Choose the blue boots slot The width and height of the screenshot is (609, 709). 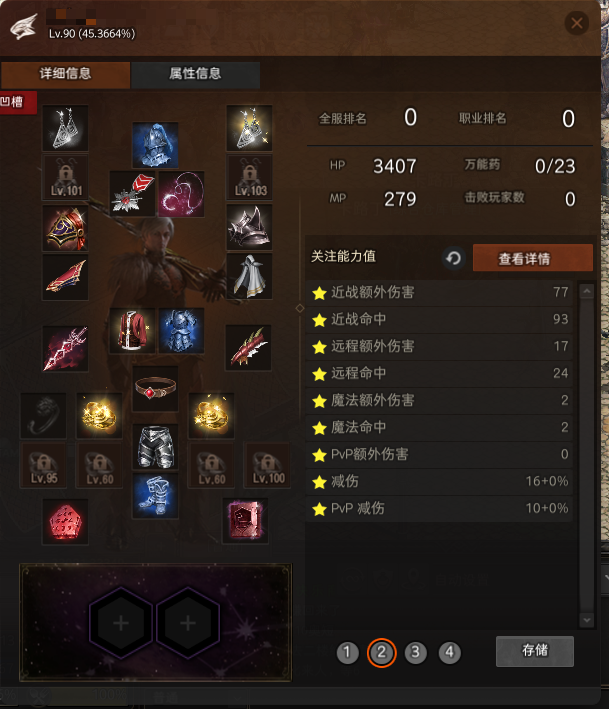coord(155,495)
